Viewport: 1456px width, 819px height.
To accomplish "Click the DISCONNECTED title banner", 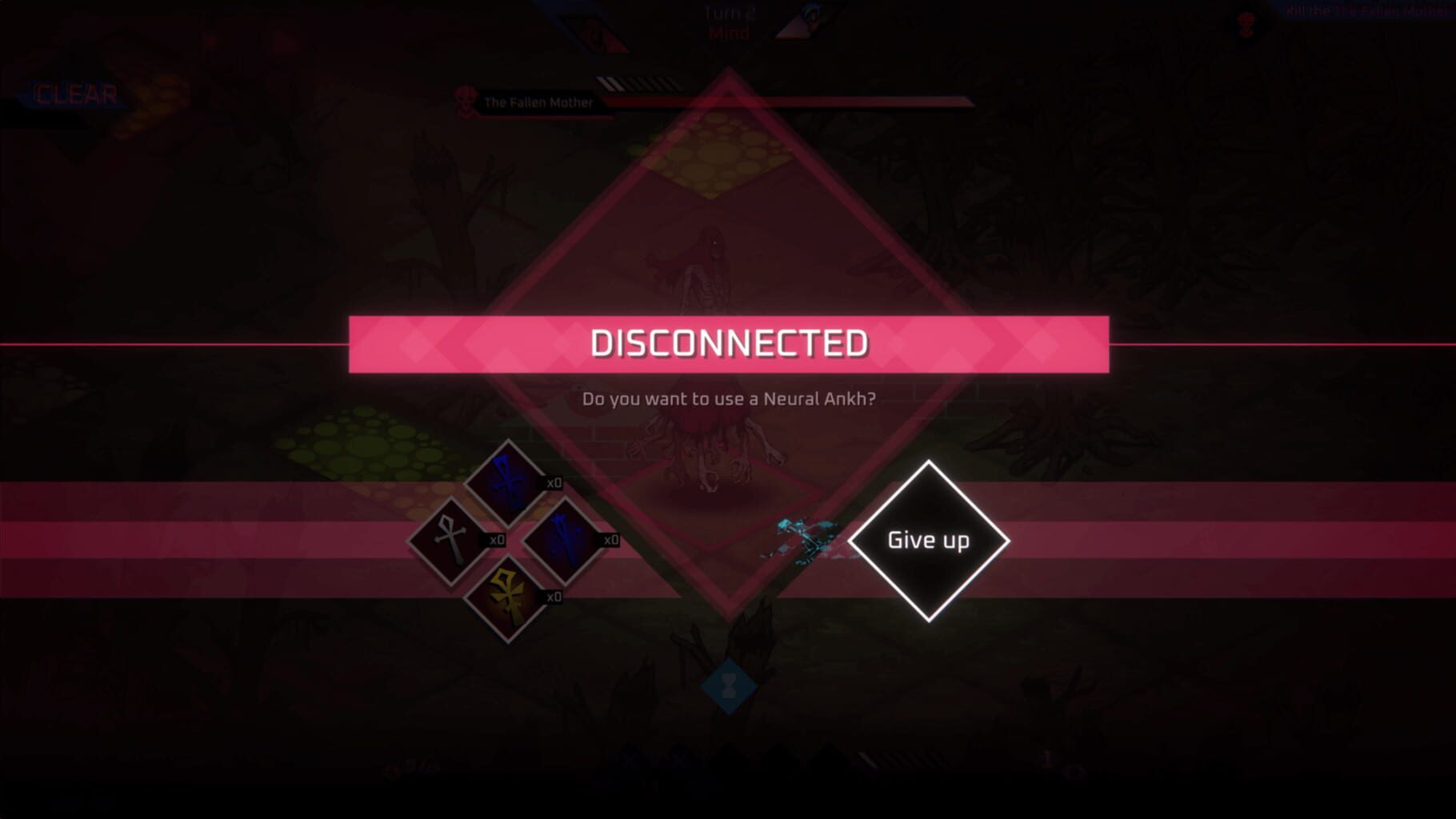I will coord(728,344).
